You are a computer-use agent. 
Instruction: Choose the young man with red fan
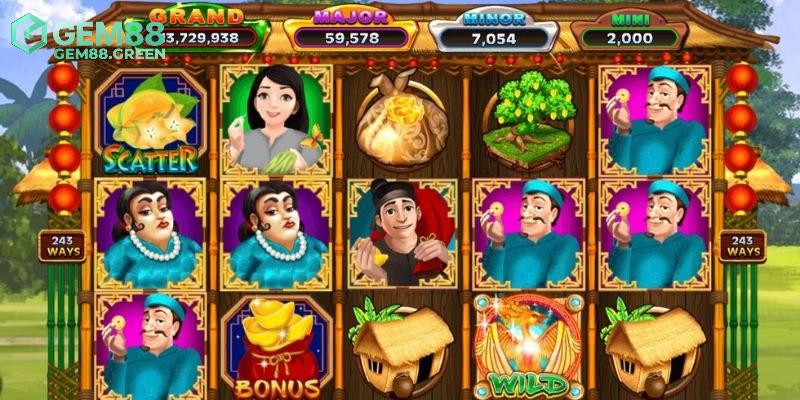point(400,233)
